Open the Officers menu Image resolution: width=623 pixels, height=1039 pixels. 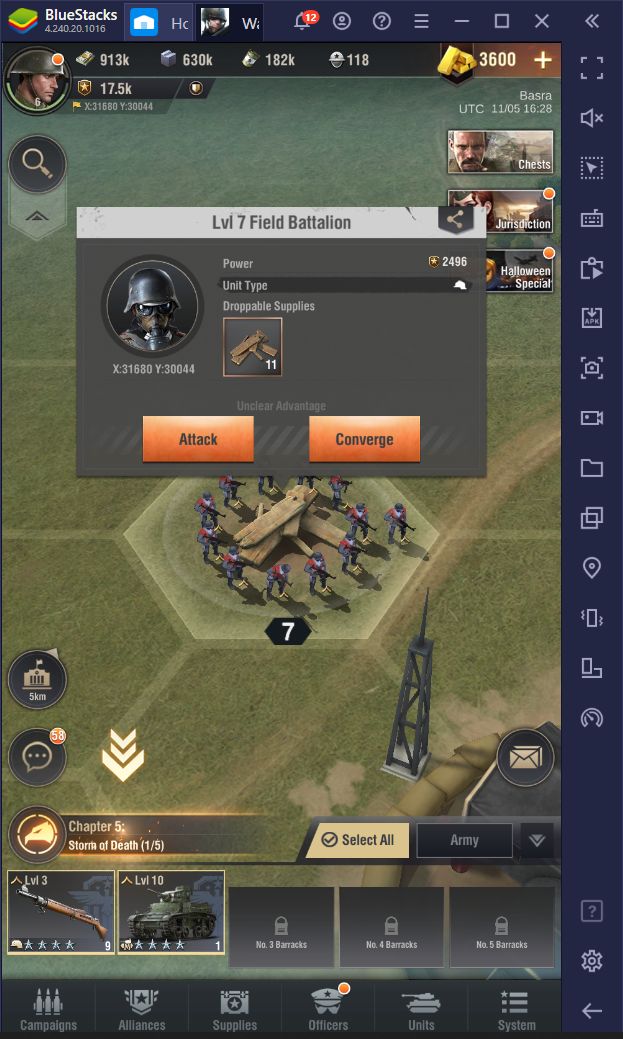[x=328, y=1008]
